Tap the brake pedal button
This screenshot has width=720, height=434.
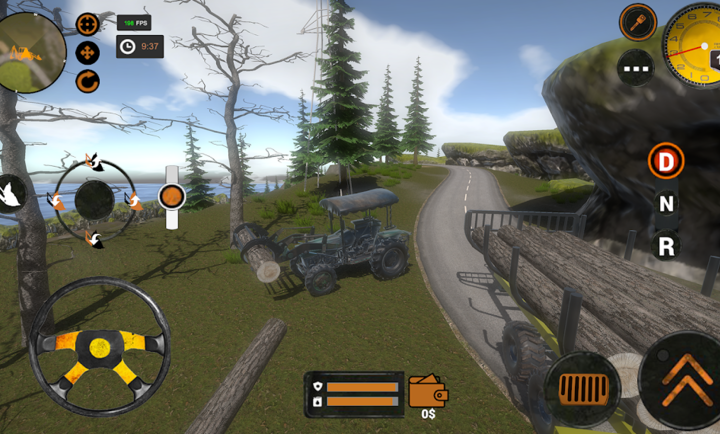tap(582, 387)
